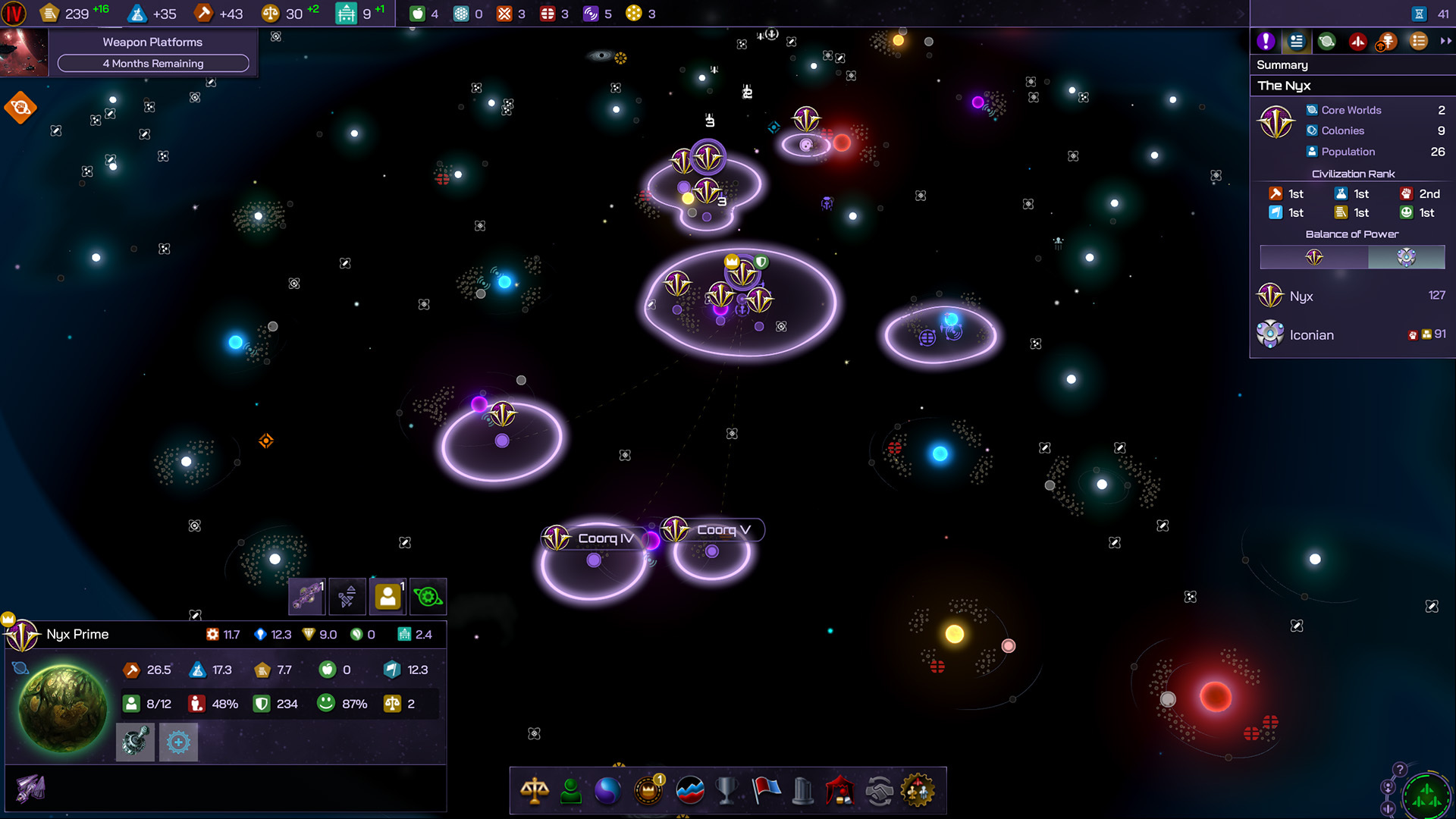Select the orange starbase list tab
1456x819 pixels.
coord(1387,42)
